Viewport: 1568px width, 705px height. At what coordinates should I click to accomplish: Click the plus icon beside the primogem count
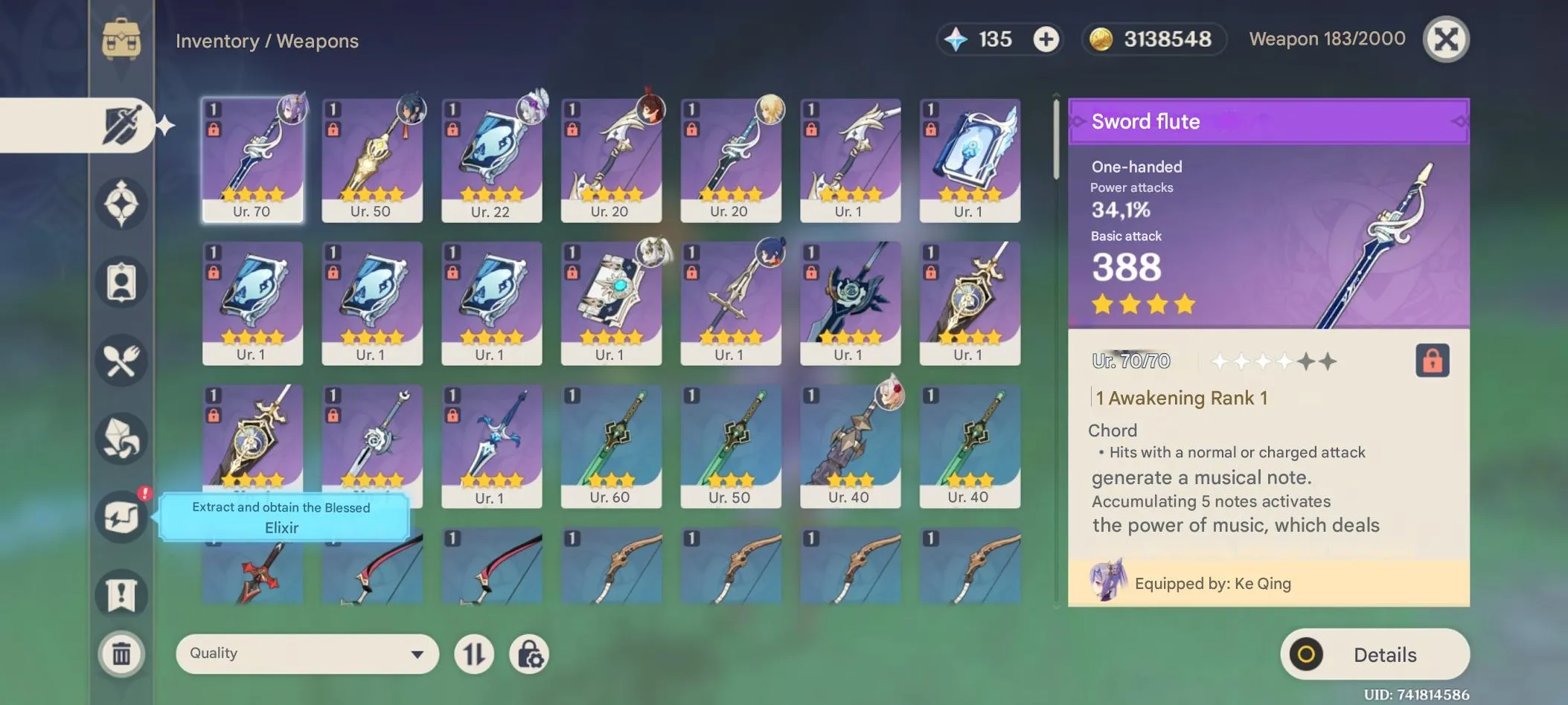1046,39
